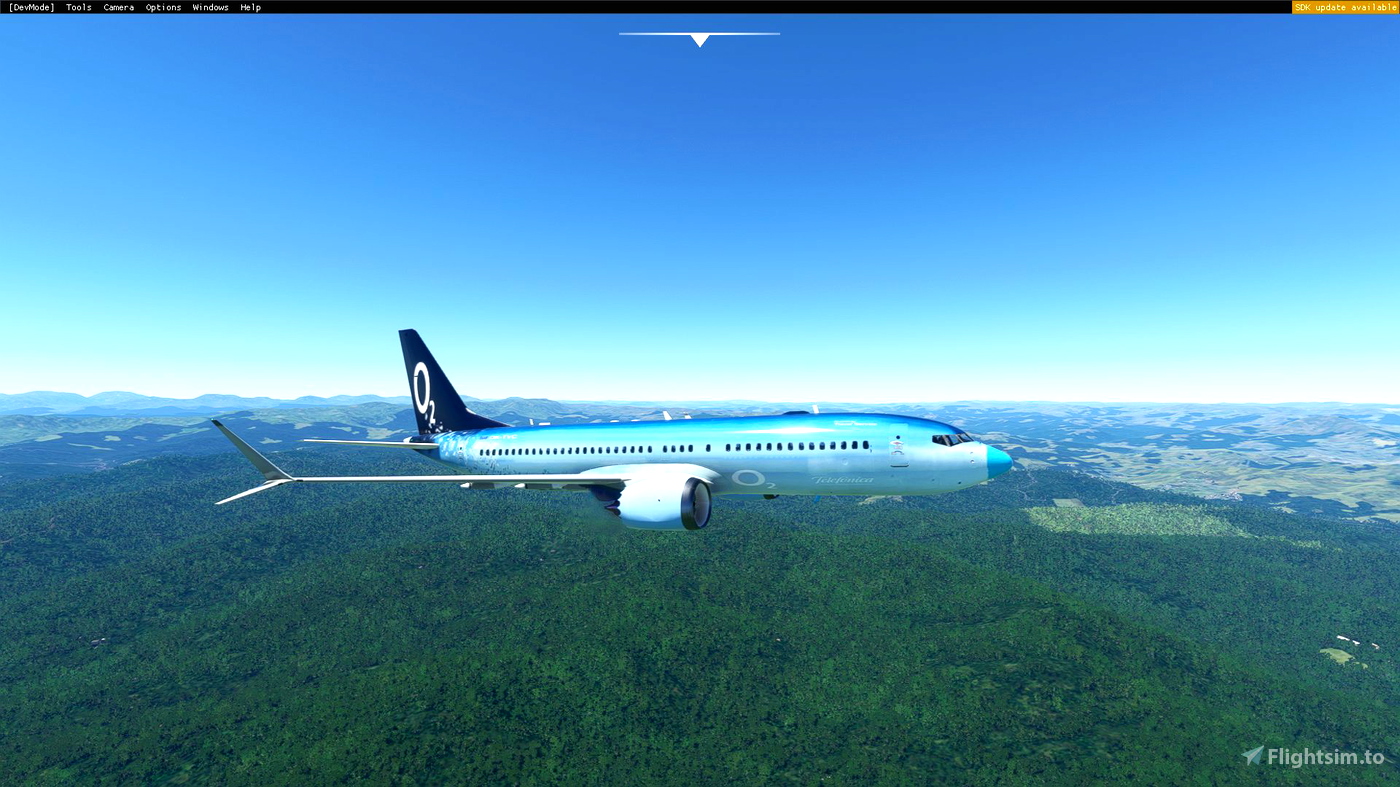Image resolution: width=1400 pixels, height=787 pixels.
Task: Open the Windows menu
Action: [210, 6]
